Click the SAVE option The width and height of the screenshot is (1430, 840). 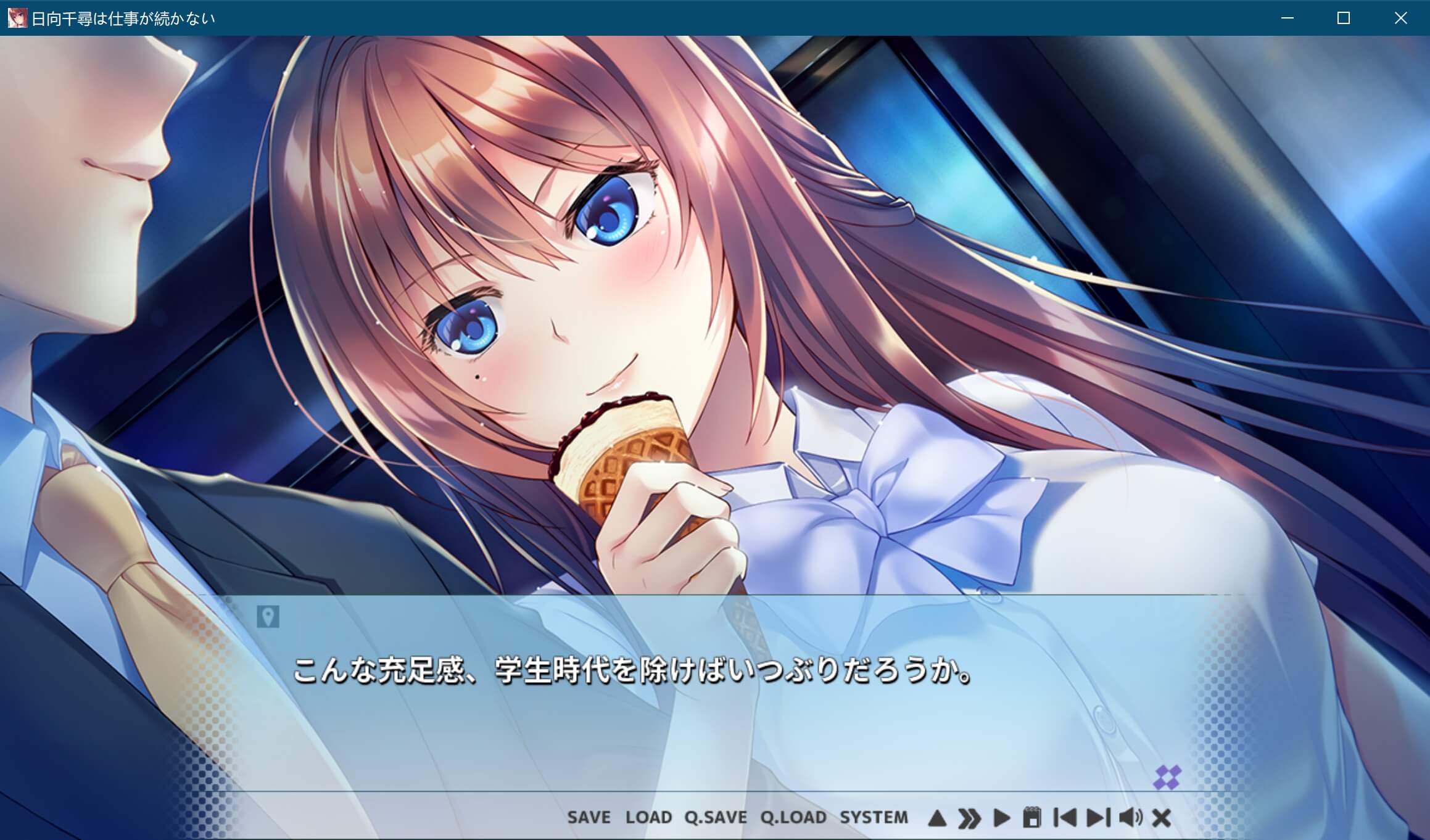point(588,817)
